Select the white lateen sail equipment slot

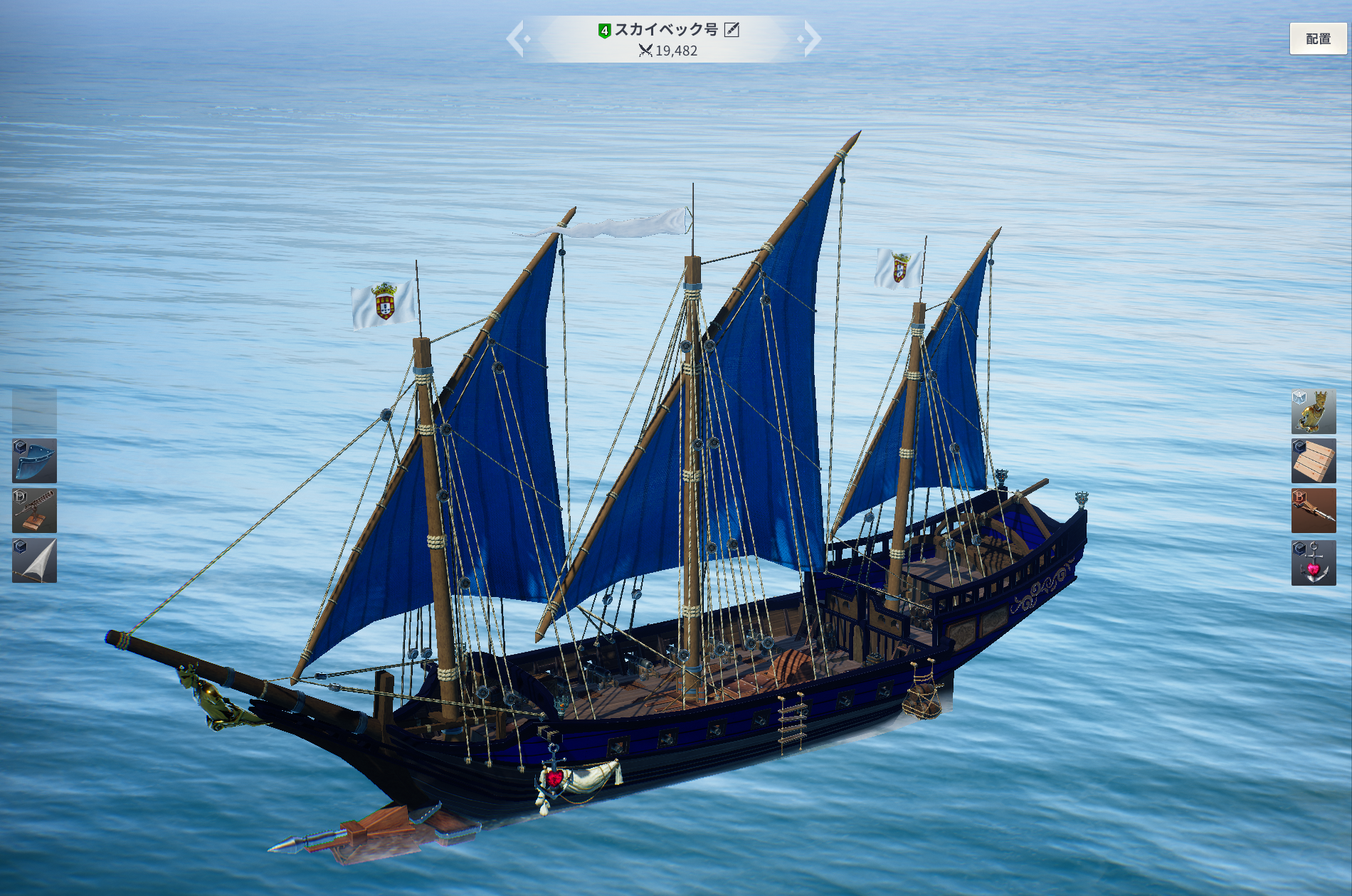coord(34,561)
